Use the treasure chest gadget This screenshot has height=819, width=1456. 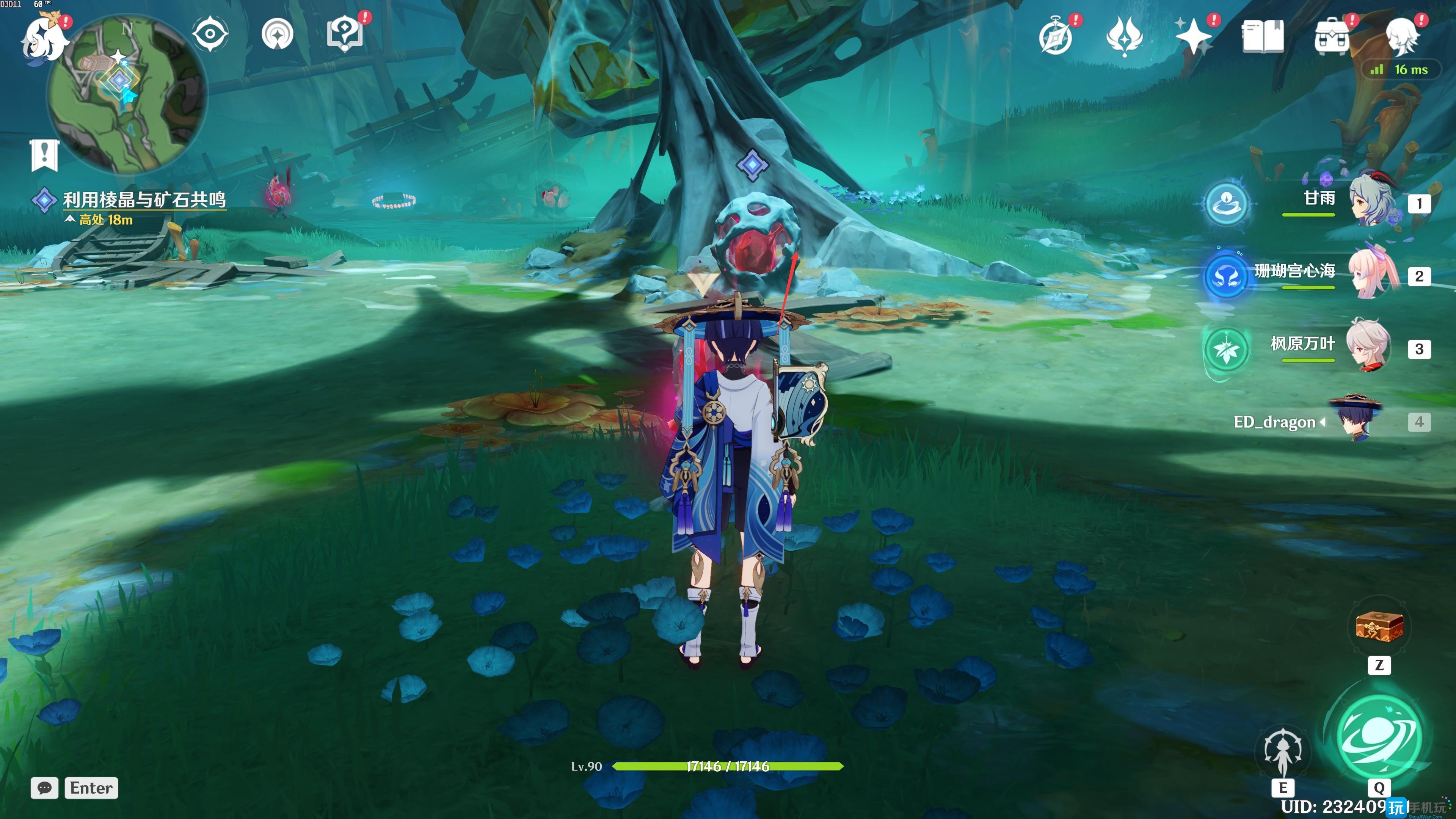coord(1379,627)
